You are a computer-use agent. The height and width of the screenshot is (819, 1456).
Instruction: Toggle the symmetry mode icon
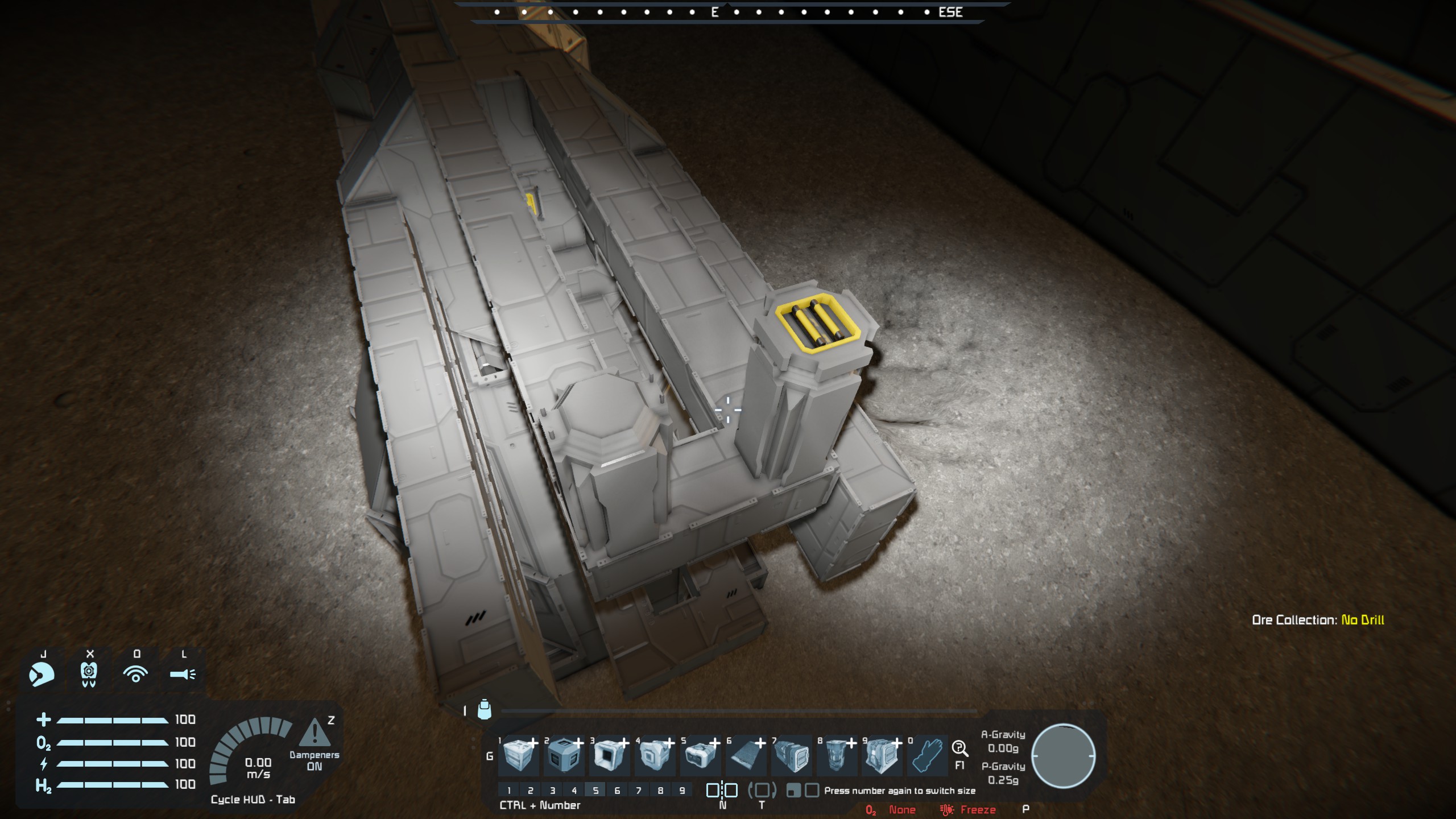pos(722,790)
